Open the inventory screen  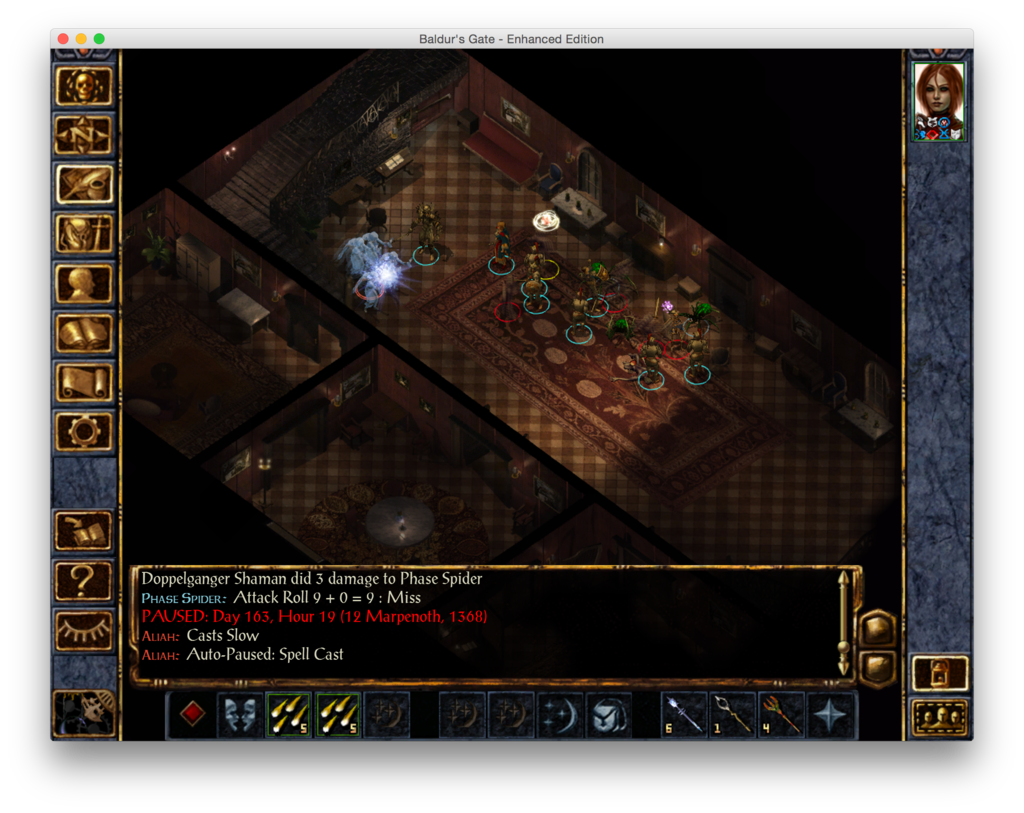click(84, 234)
